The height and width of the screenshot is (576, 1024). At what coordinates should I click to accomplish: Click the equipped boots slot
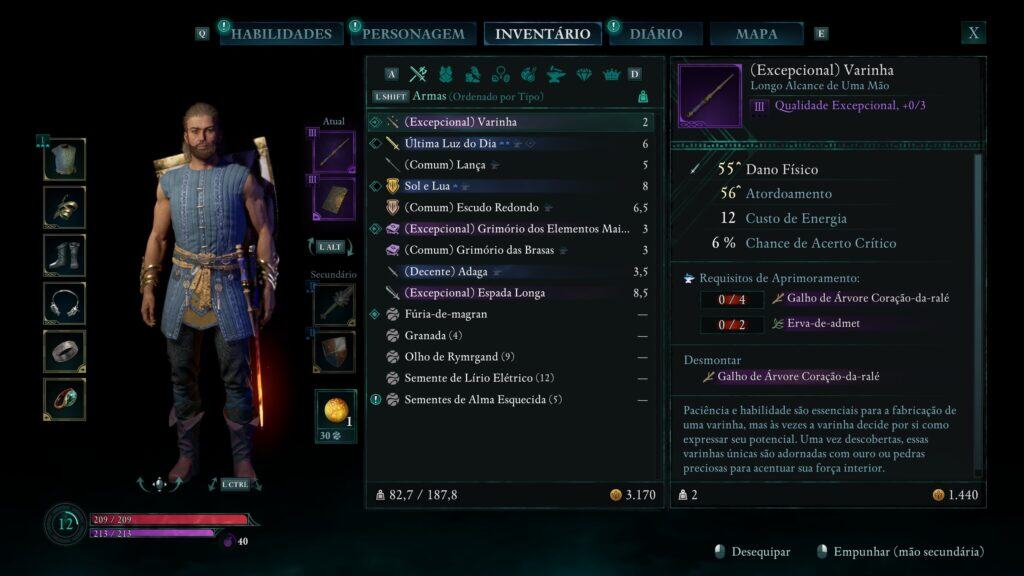tap(65, 255)
